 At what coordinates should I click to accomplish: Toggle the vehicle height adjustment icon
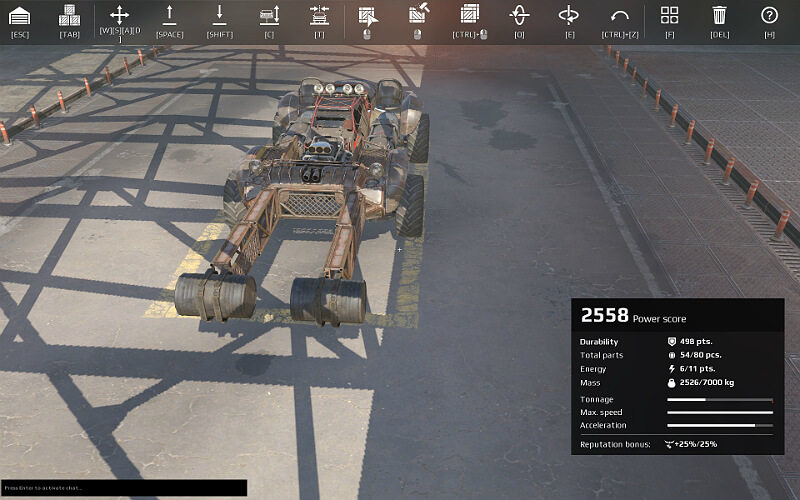[x=269, y=15]
